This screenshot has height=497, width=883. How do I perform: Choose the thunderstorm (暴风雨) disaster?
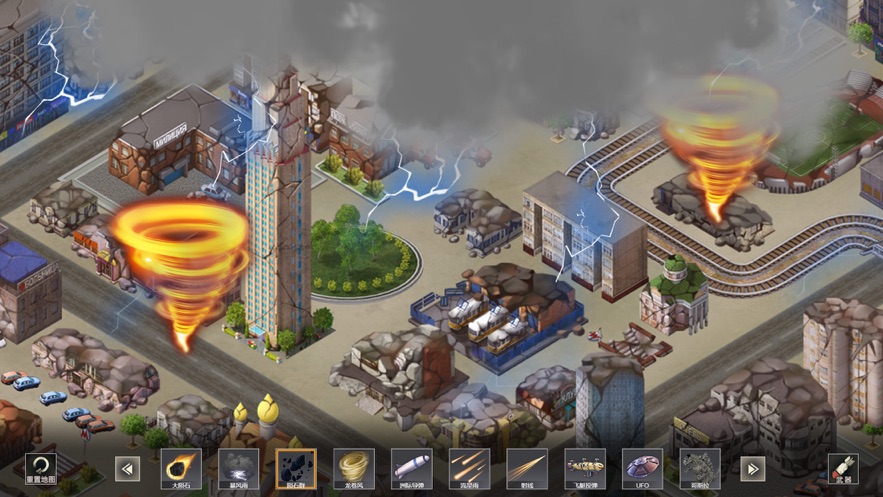coord(238,467)
